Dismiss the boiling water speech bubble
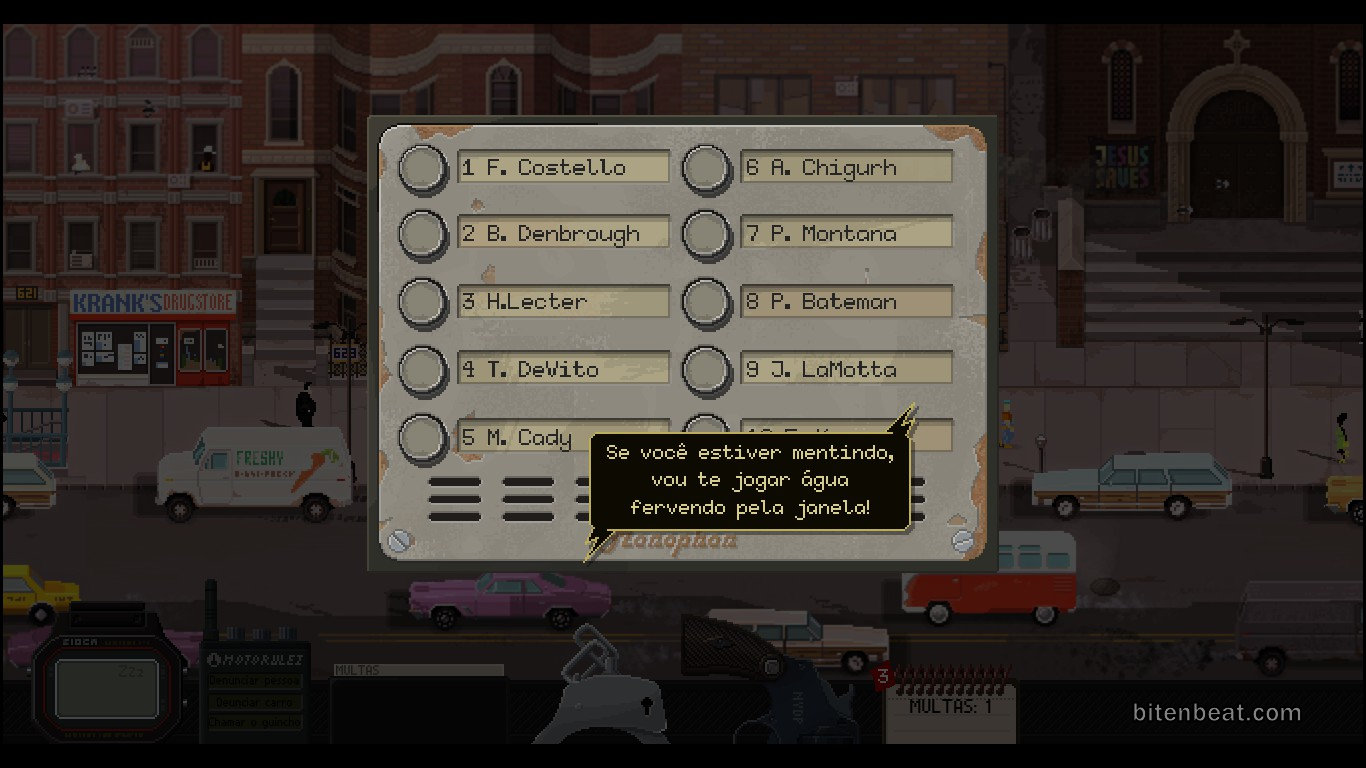The height and width of the screenshot is (768, 1366). 750,480
